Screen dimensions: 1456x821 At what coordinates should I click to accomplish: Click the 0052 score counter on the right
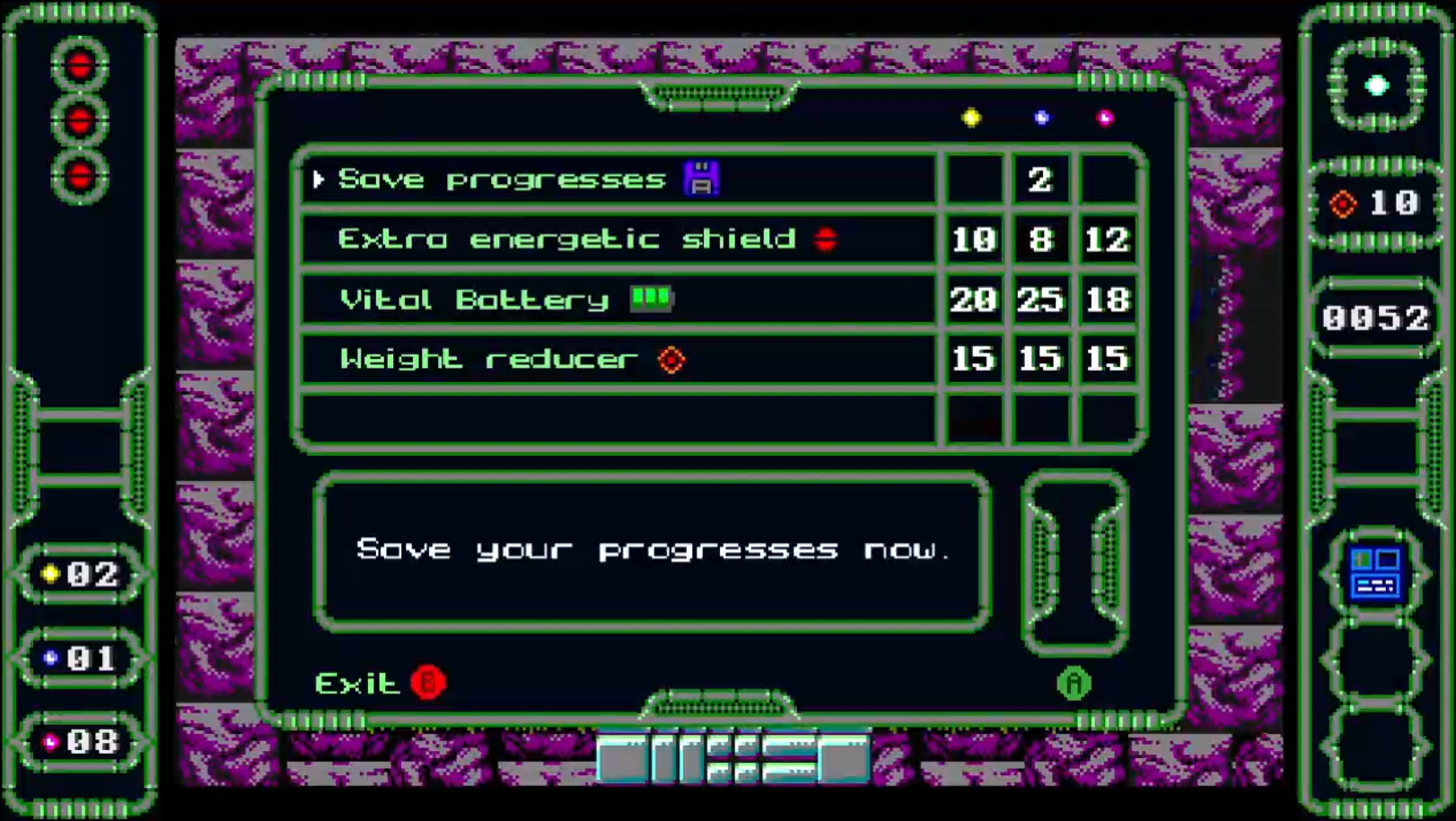point(1376,316)
